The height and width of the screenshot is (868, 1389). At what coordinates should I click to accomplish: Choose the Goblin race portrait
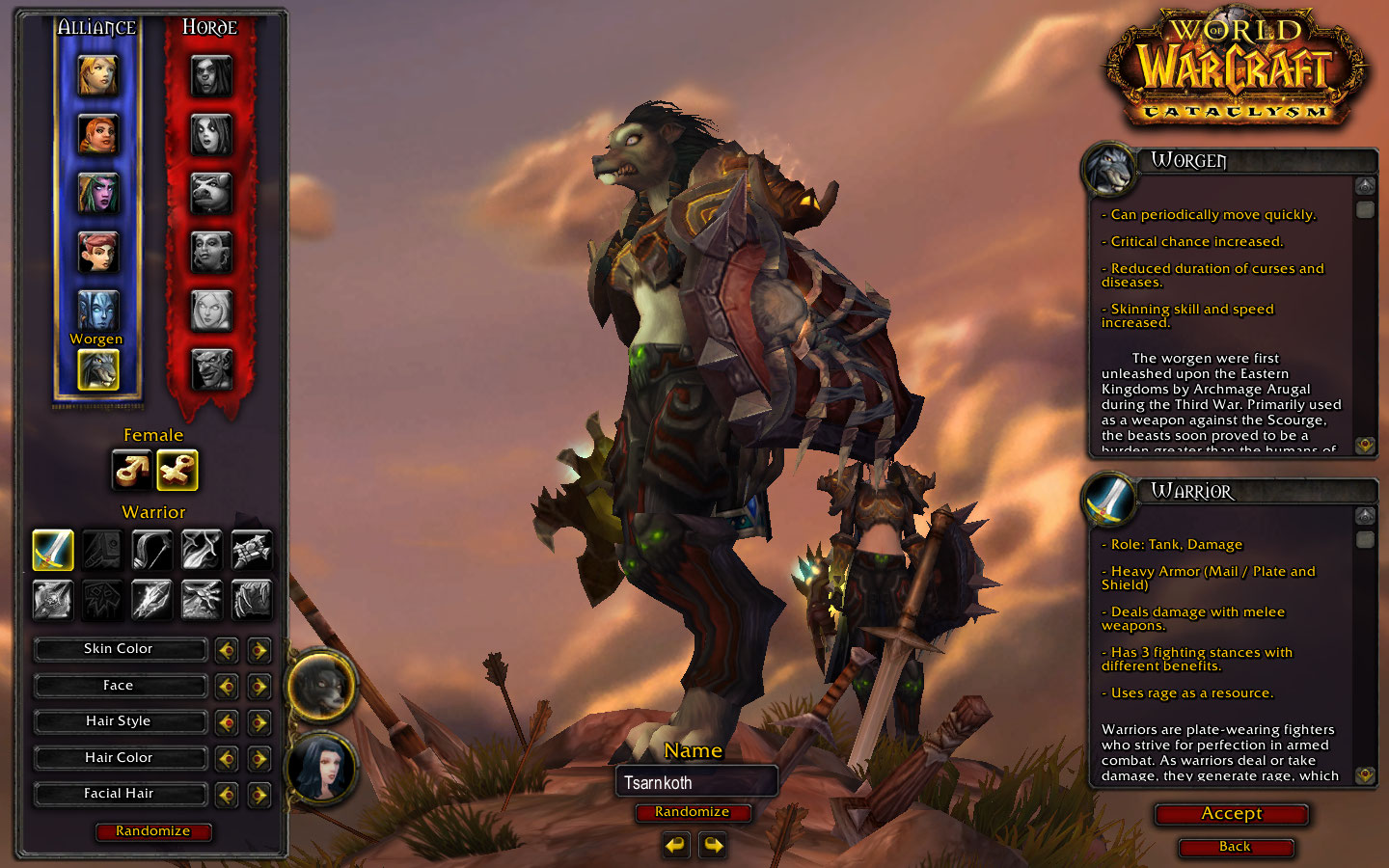tap(211, 368)
